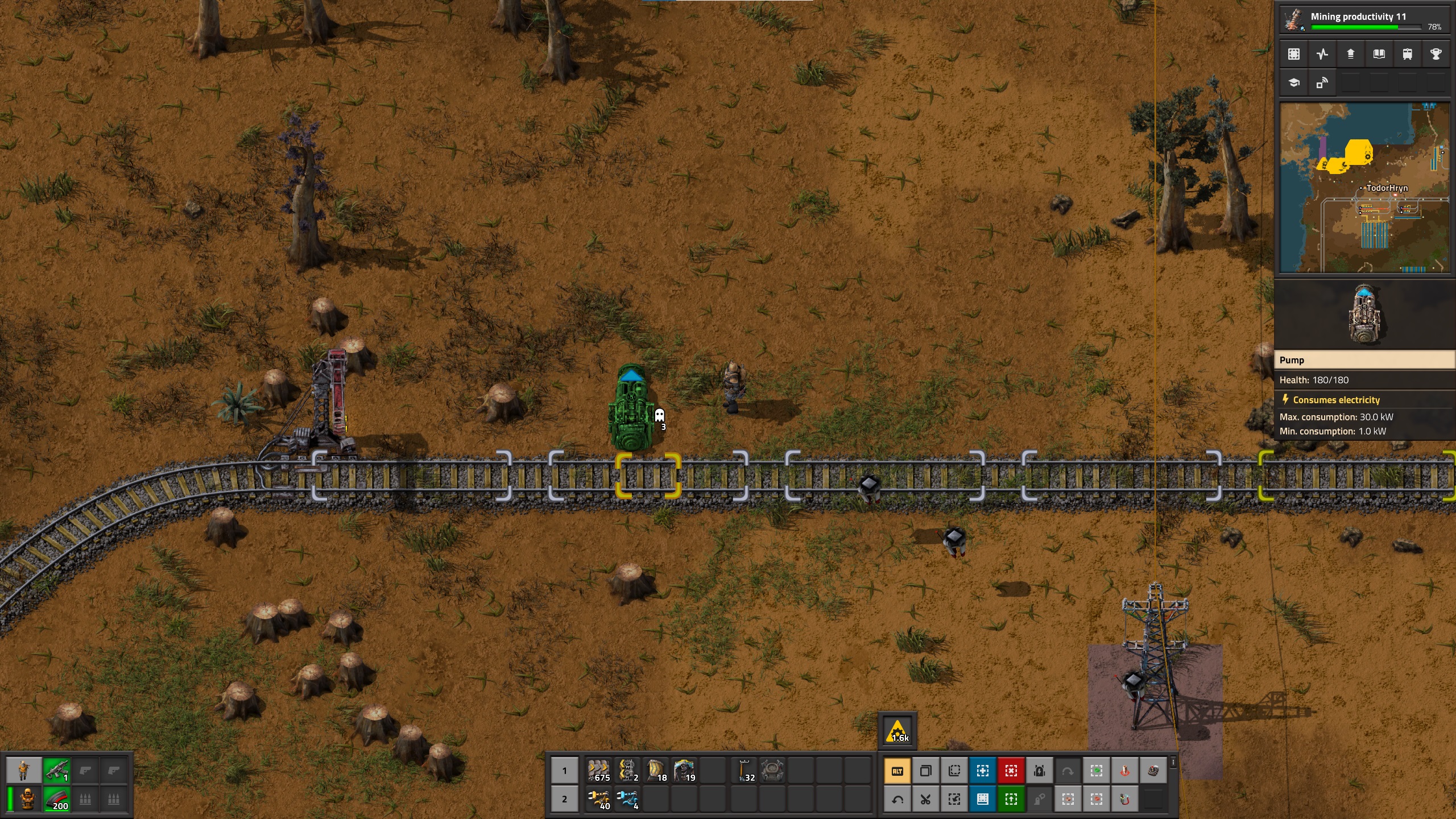Choose the green upgrade planner
Screen dimensions: 1456x819
point(1011,800)
